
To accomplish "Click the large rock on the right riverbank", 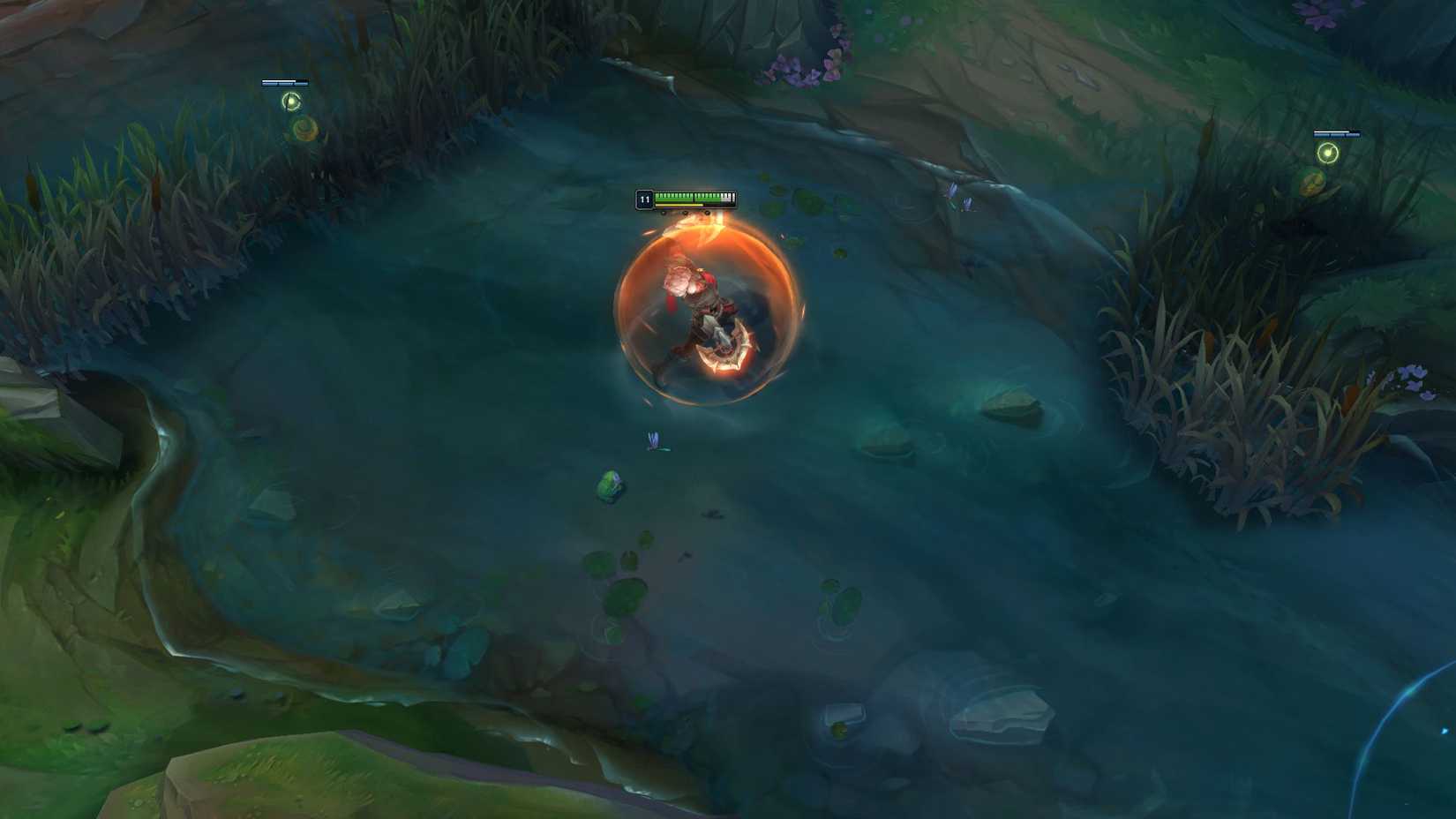I will click(x=1015, y=406).
